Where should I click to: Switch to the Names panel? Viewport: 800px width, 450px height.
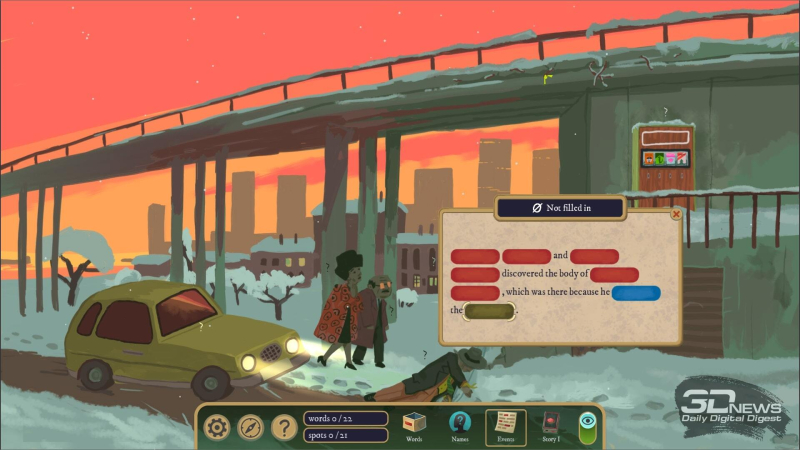tap(459, 426)
